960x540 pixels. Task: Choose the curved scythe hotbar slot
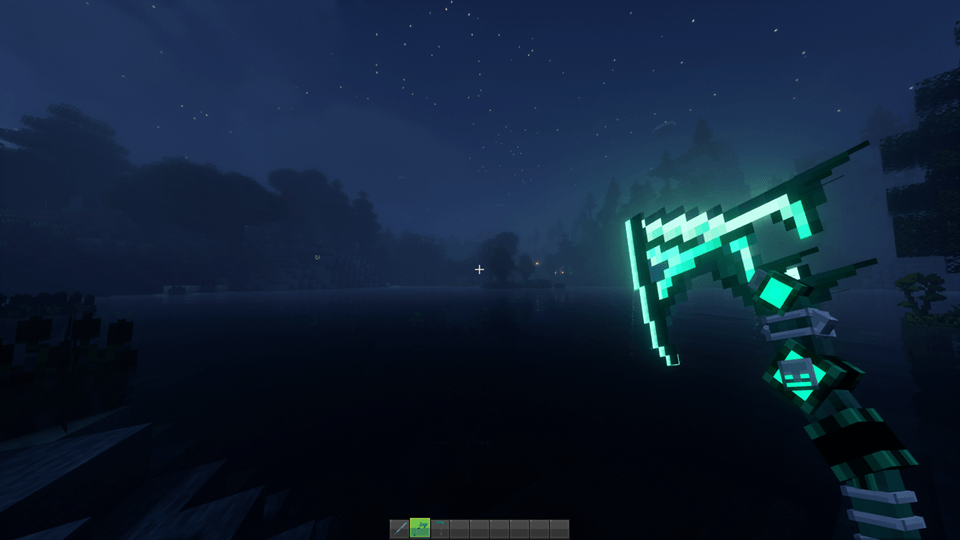pyautogui.click(x=440, y=529)
